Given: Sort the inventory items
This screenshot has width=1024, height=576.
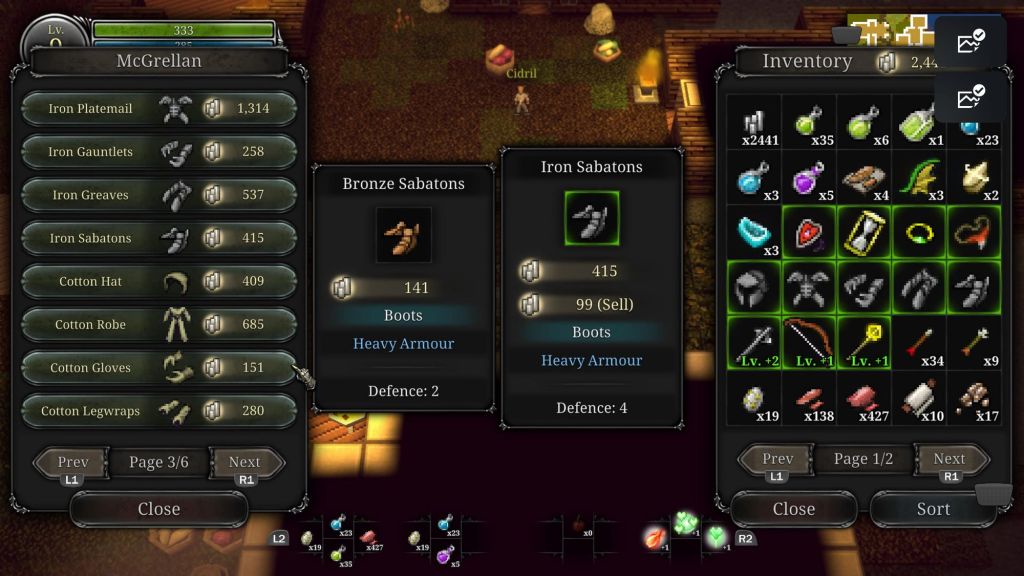Looking at the screenshot, I should click(932, 509).
